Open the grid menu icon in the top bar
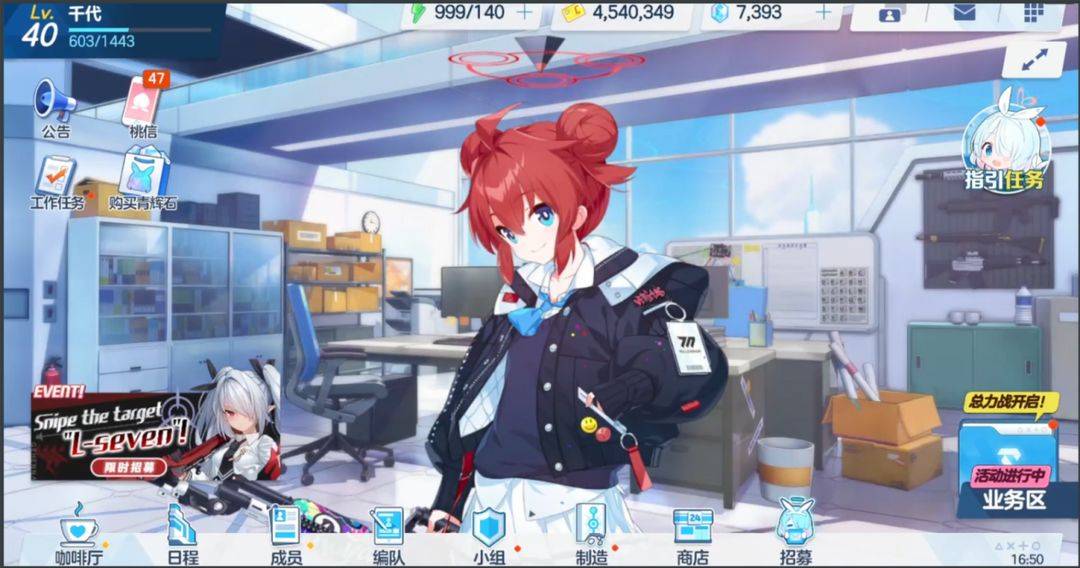1080x568 pixels. 1034,13
